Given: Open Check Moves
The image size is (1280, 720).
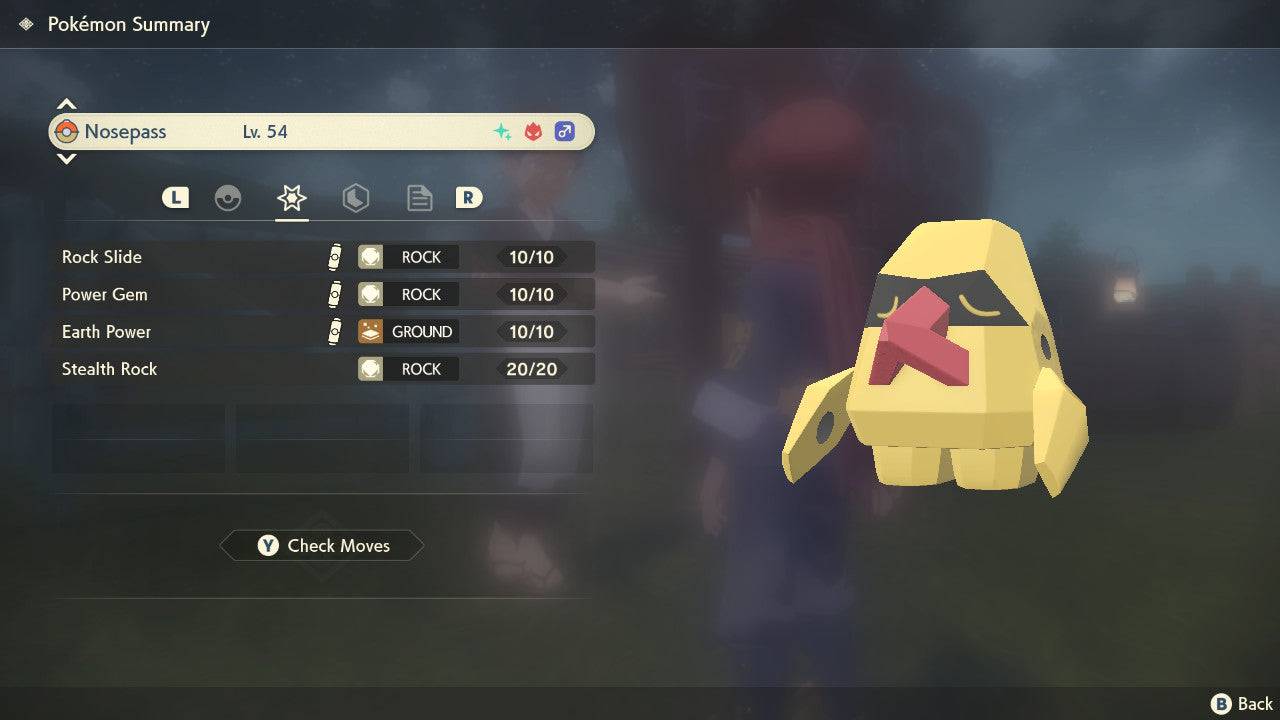Looking at the screenshot, I should tap(322, 546).
